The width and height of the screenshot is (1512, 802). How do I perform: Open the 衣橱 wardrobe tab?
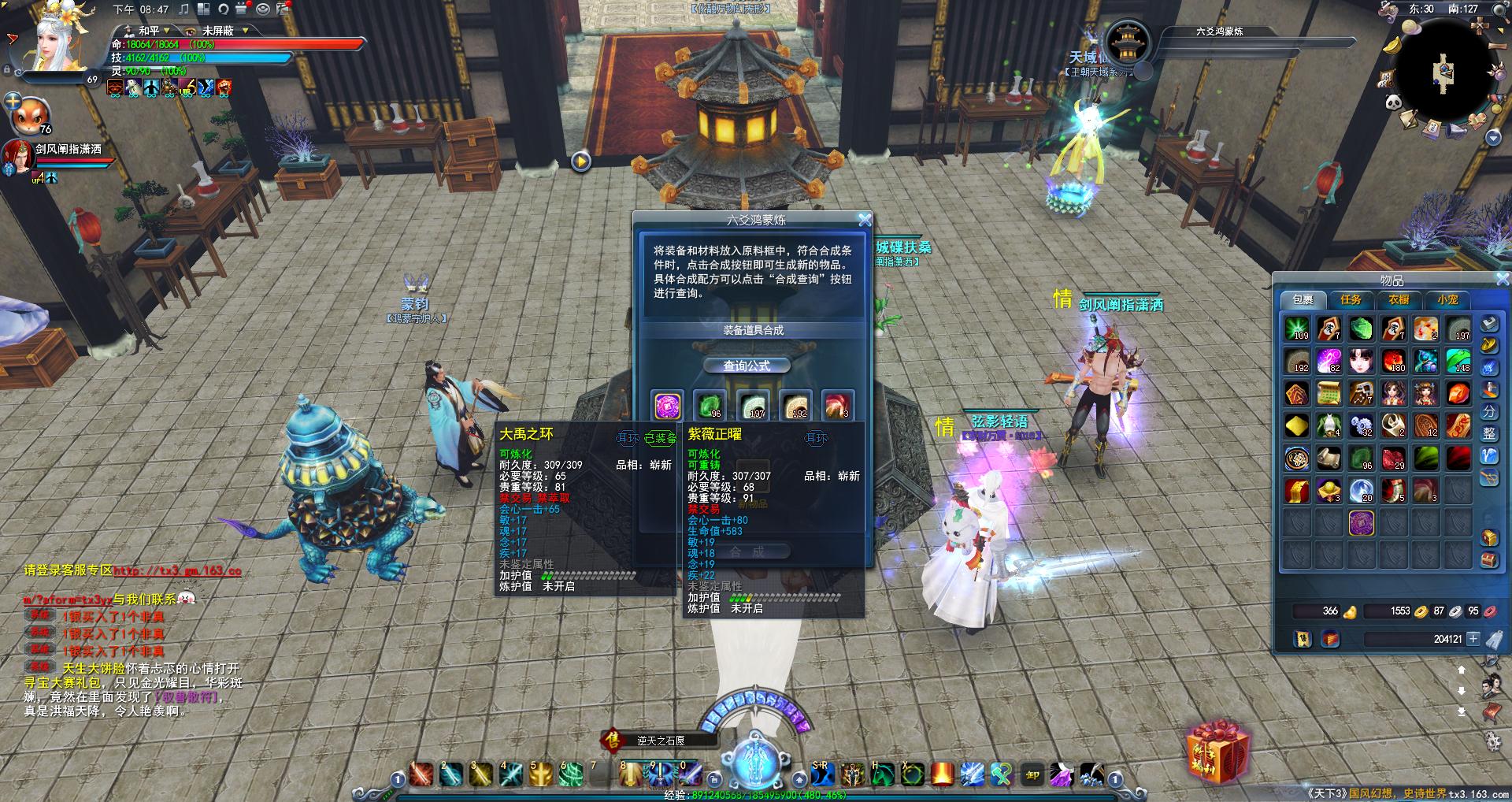tap(1399, 300)
